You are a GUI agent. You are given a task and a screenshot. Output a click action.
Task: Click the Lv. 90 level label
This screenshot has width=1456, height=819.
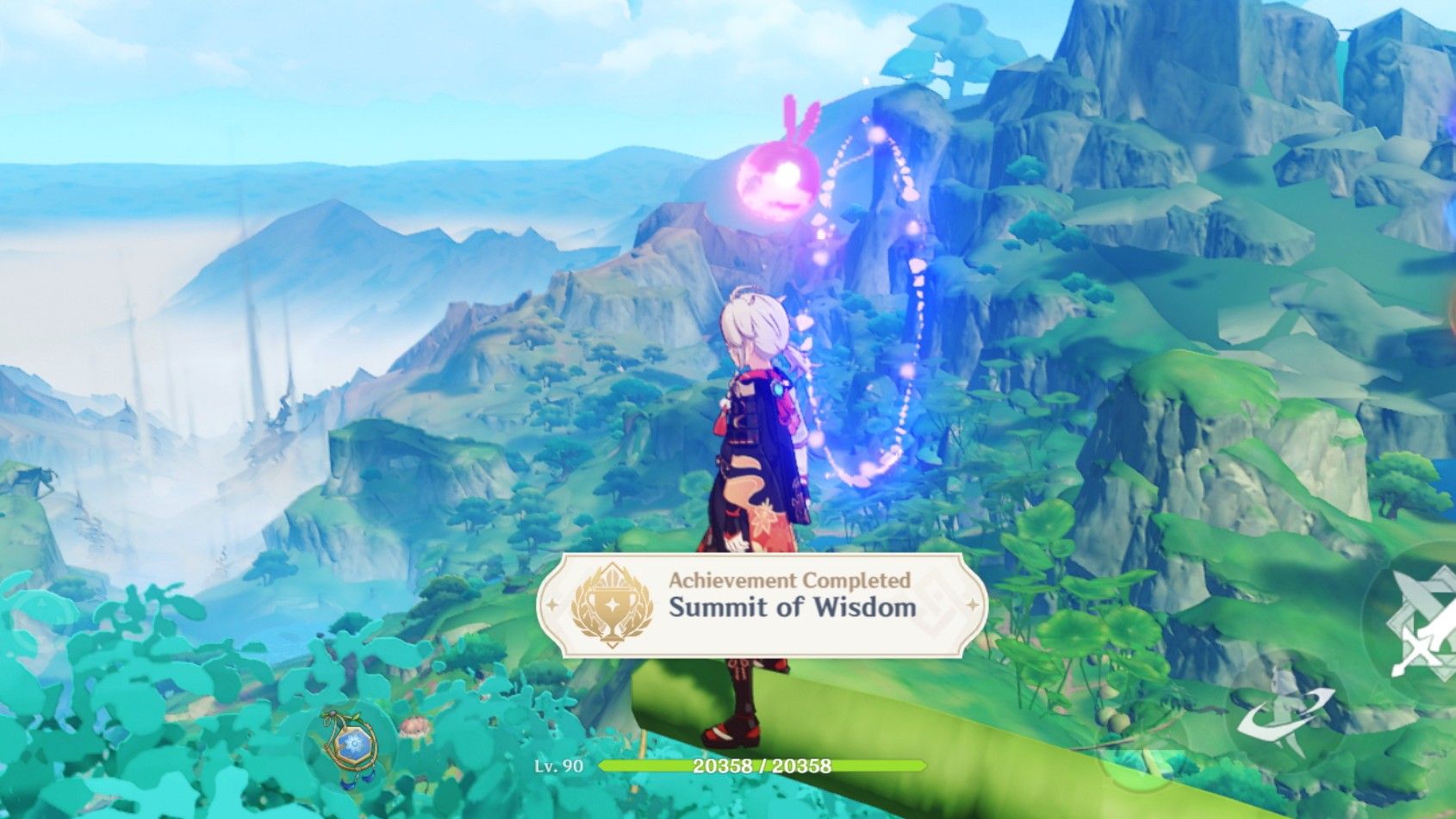(557, 766)
